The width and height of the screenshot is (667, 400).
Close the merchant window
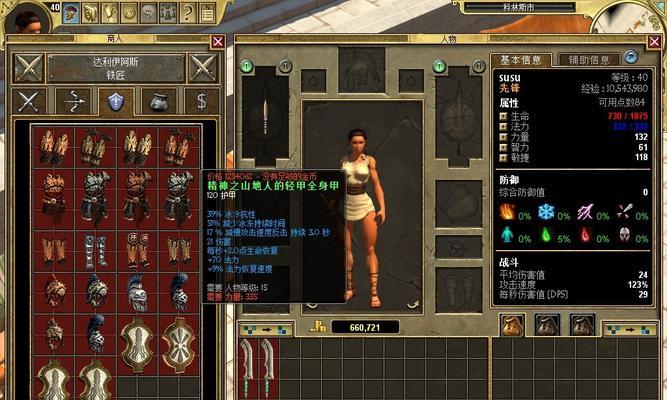[218, 41]
